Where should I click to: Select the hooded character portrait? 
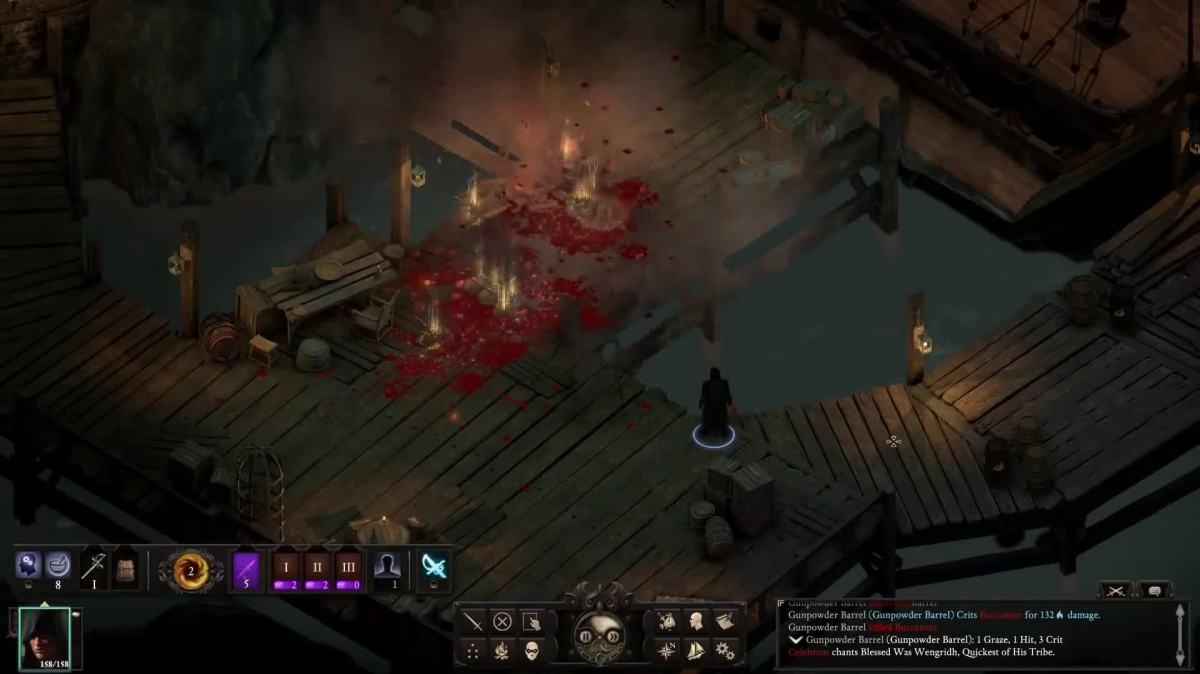point(45,637)
